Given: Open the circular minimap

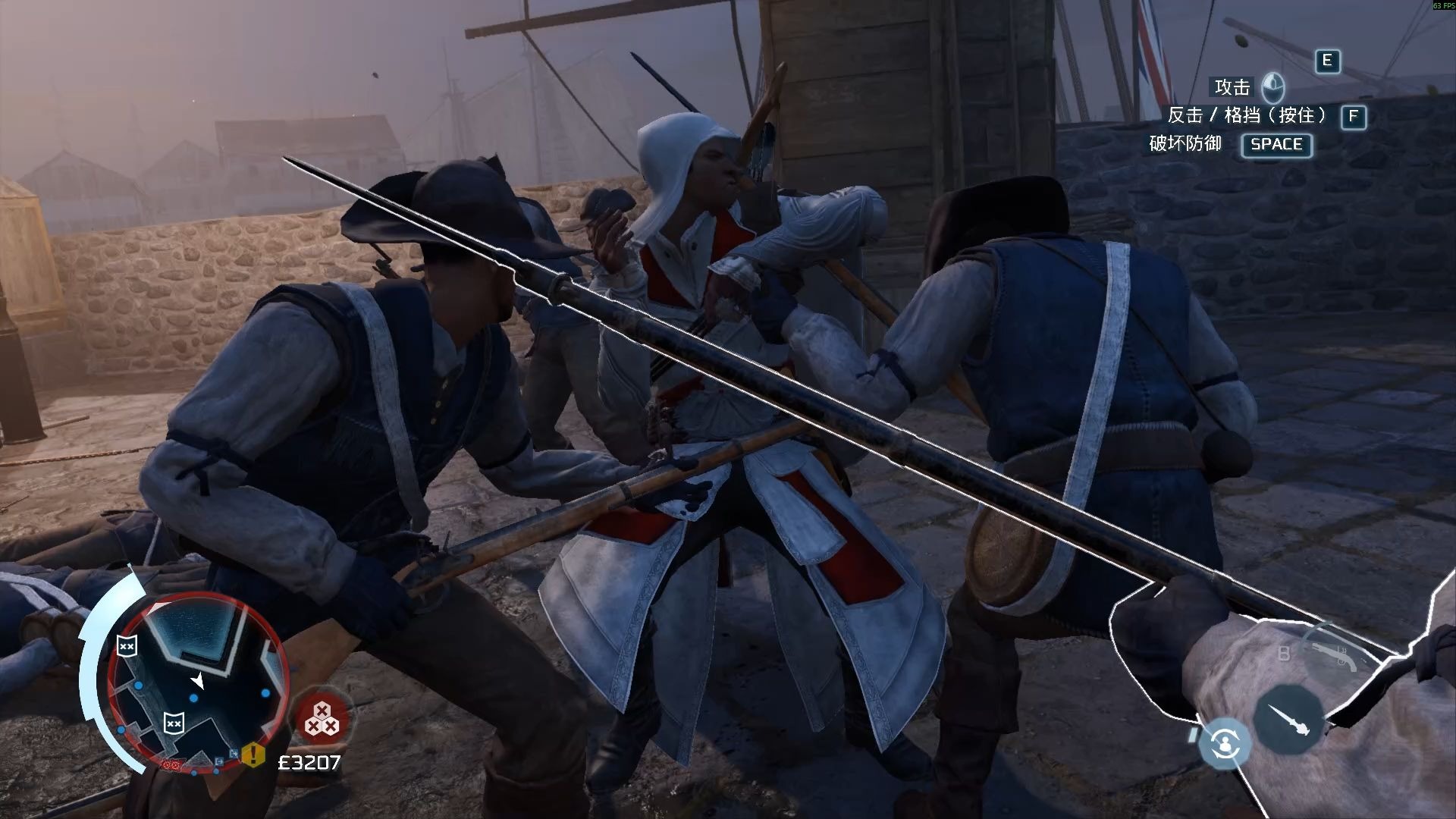Looking at the screenshot, I should coord(196,680).
